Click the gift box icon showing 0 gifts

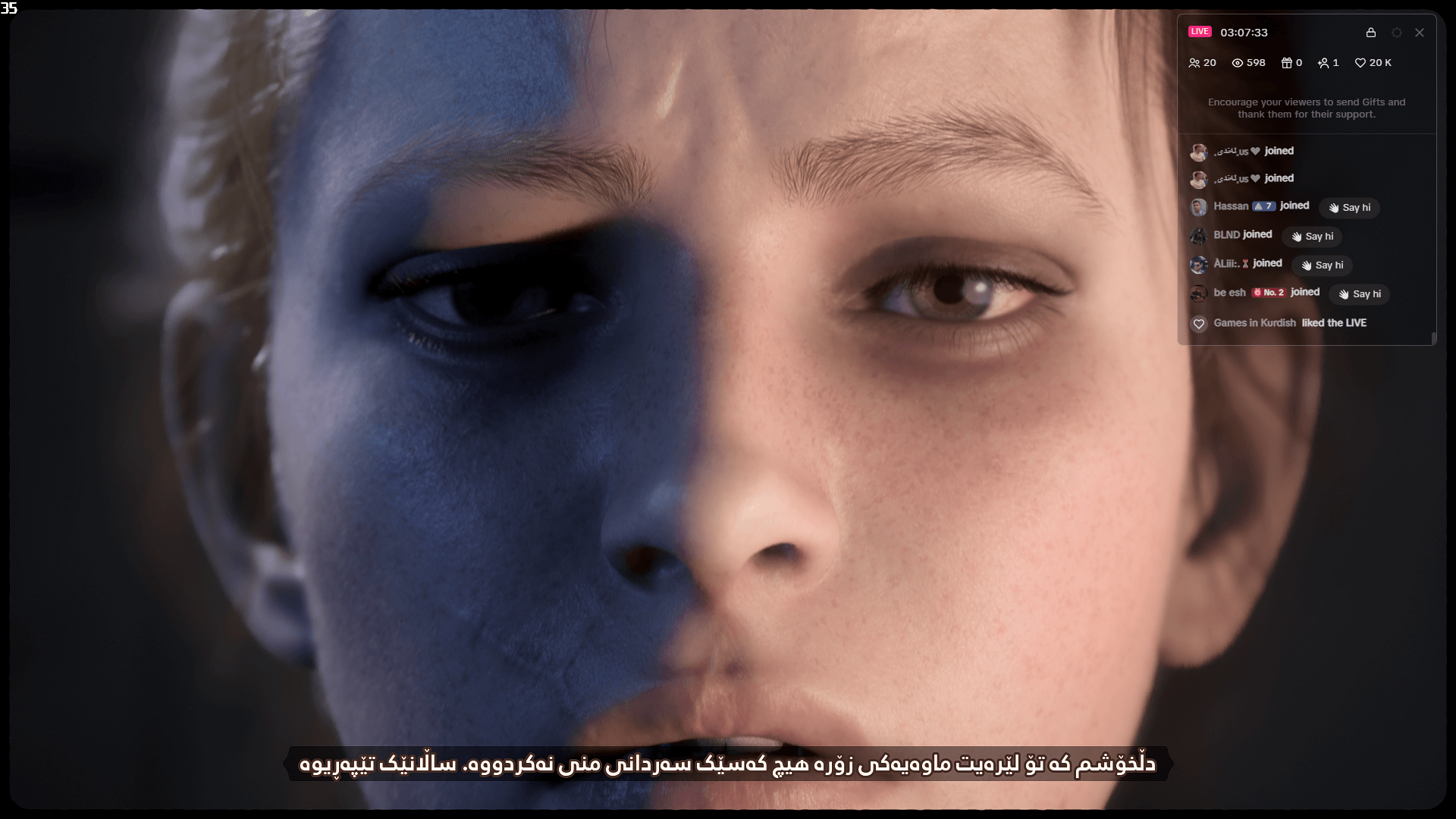[1285, 63]
